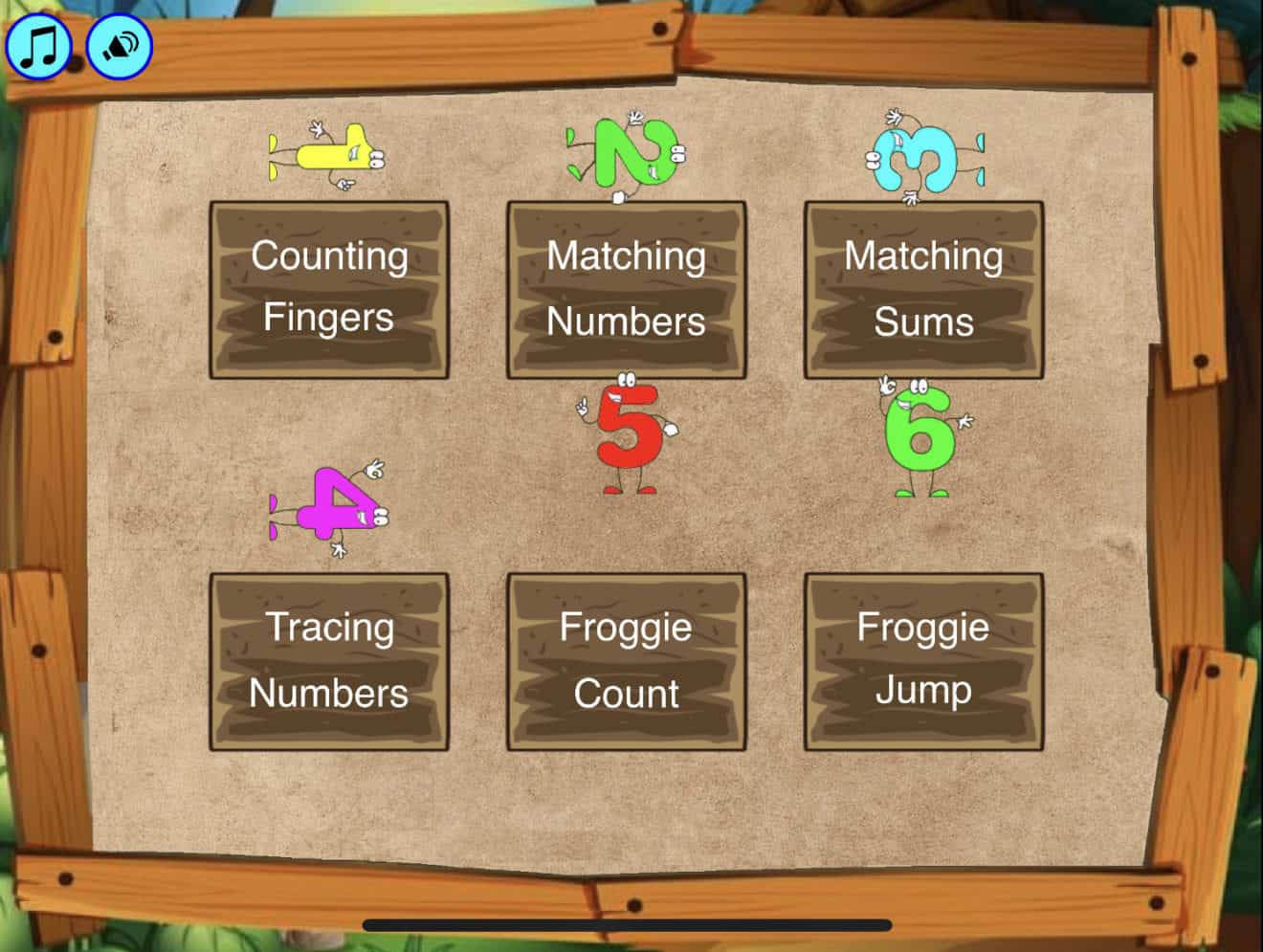1263x952 pixels.
Task: Launch the Matching Sums activity
Action: [921, 287]
